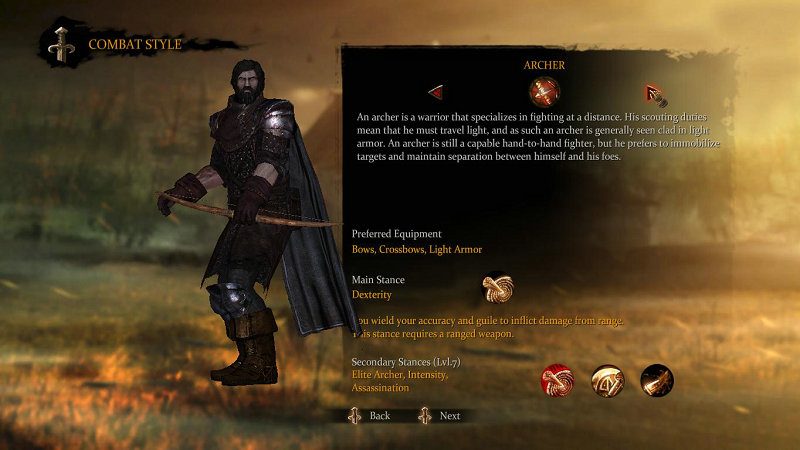
Task: Select the previous combat style arrow
Action: point(436,93)
